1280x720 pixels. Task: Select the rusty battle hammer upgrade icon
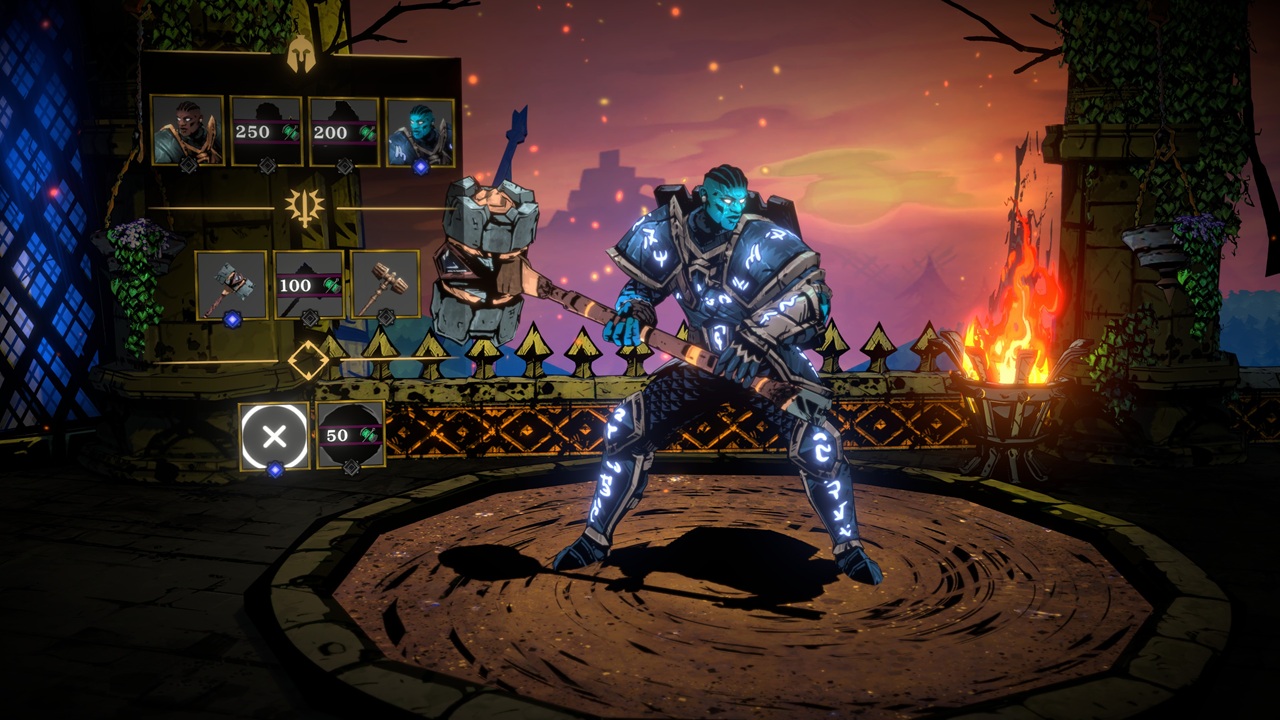229,283
